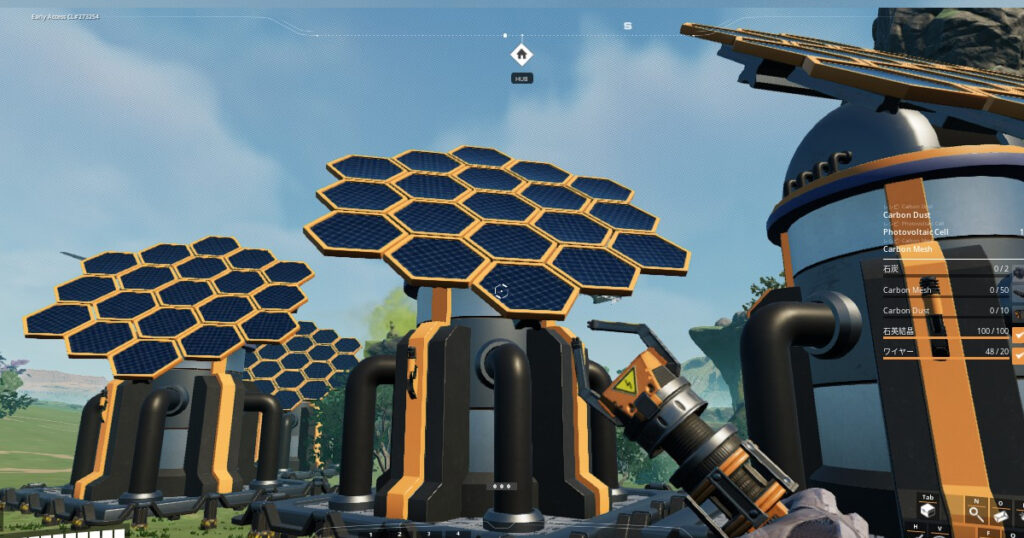Select the 石炭 0/2 row
Viewport: 1024px width, 538px height.
click(x=945, y=269)
